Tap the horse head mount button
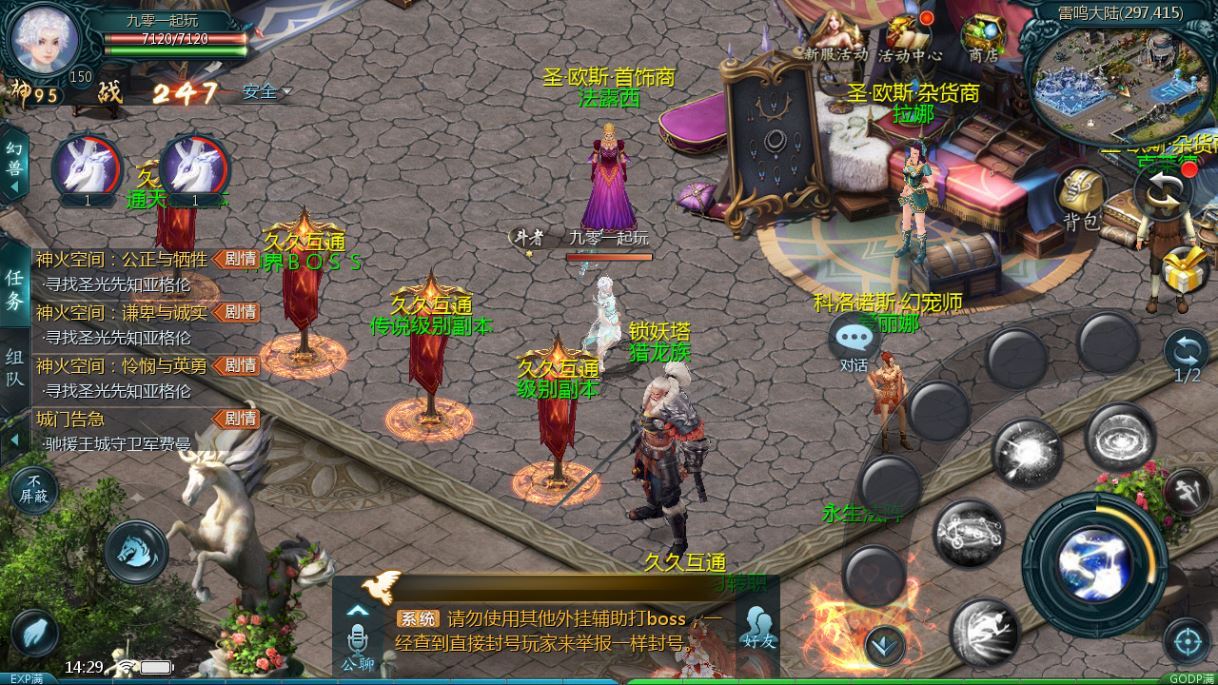The height and width of the screenshot is (685, 1218). pos(137,551)
